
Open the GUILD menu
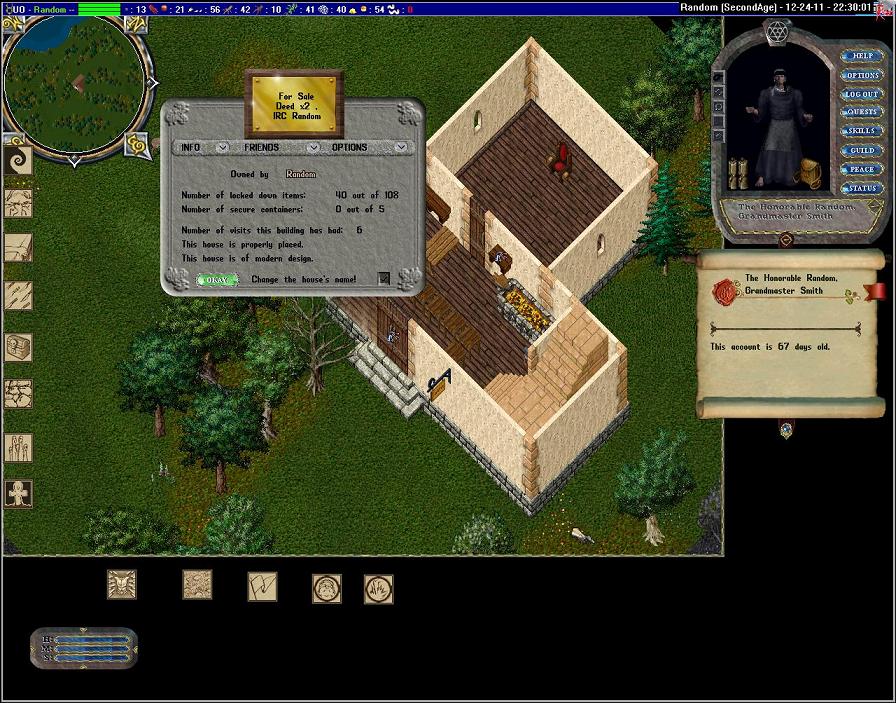pos(862,150)
